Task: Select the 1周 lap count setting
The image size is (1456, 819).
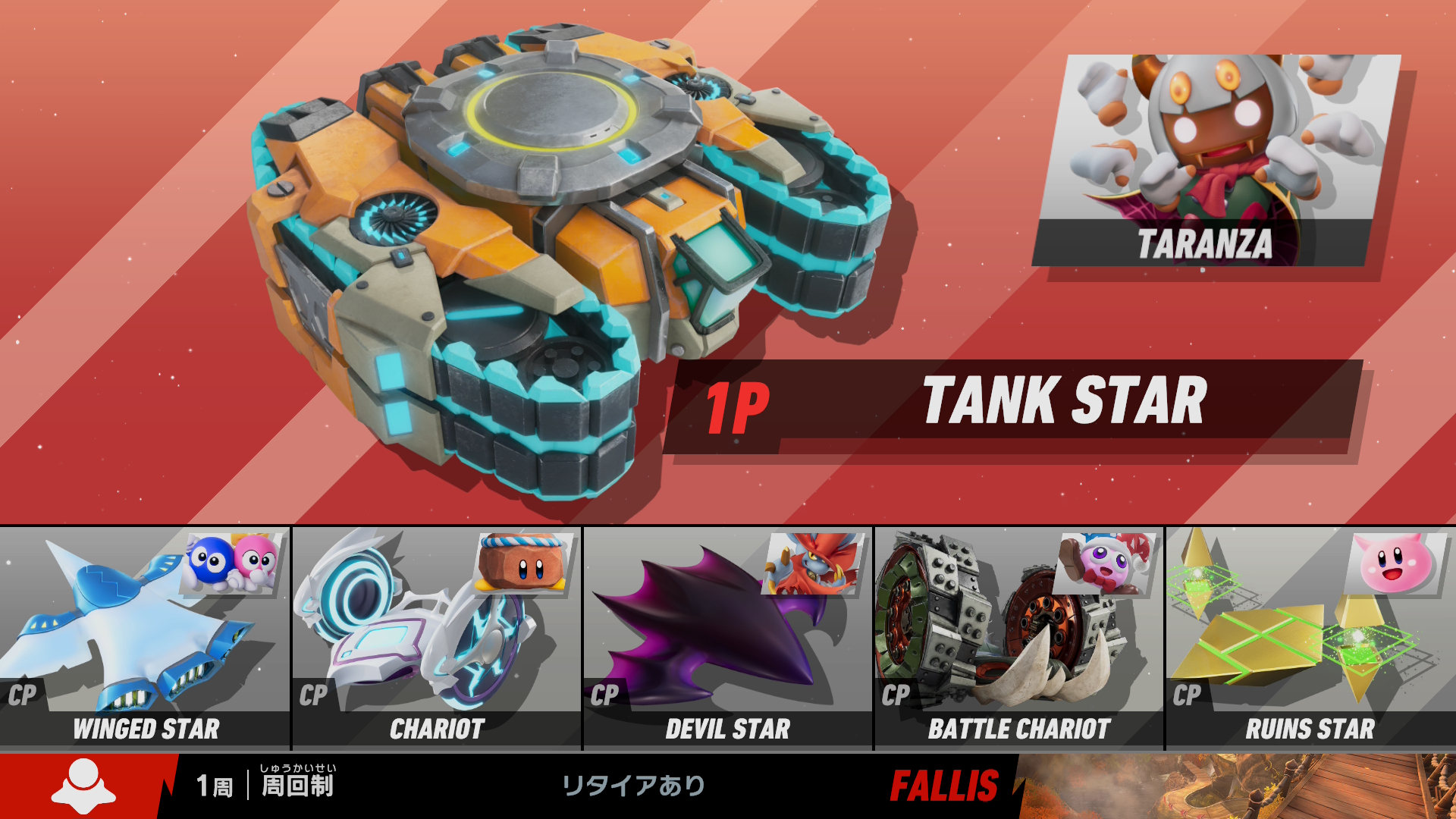Action: pyautogui.click(x=215, y=786)
